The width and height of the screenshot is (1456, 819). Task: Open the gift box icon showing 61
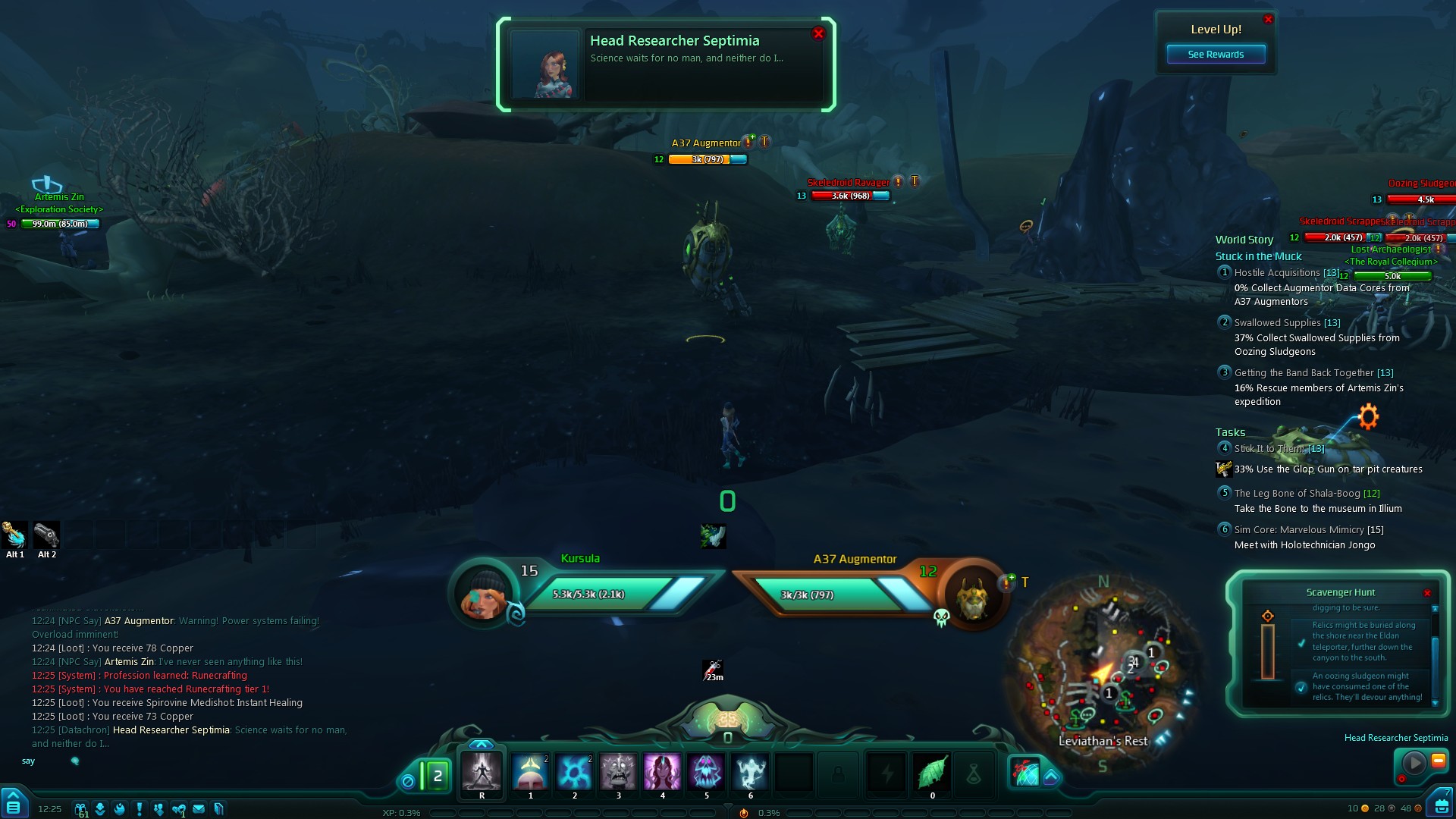coord(80,809)
